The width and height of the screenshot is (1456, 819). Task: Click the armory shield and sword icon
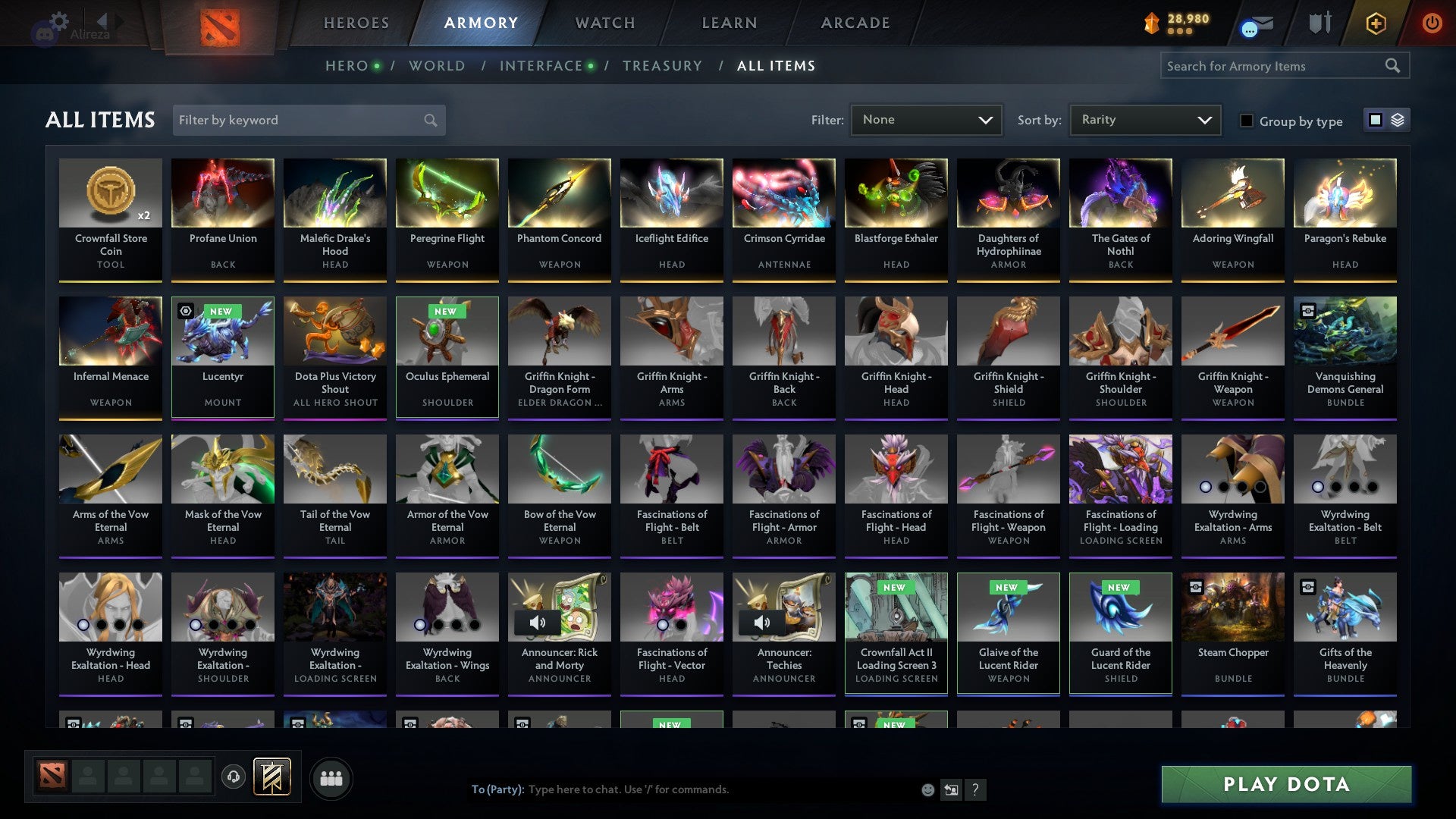point(1318,23)
